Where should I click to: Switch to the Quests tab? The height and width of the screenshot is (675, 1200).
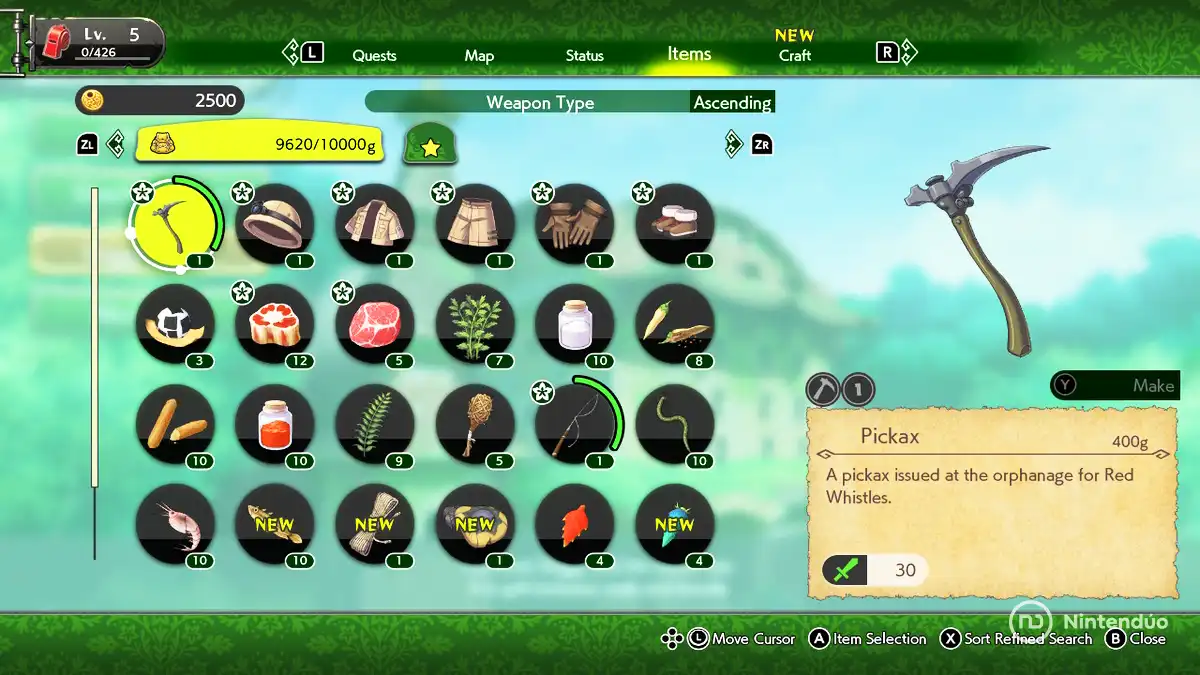(x=374, y=55)
